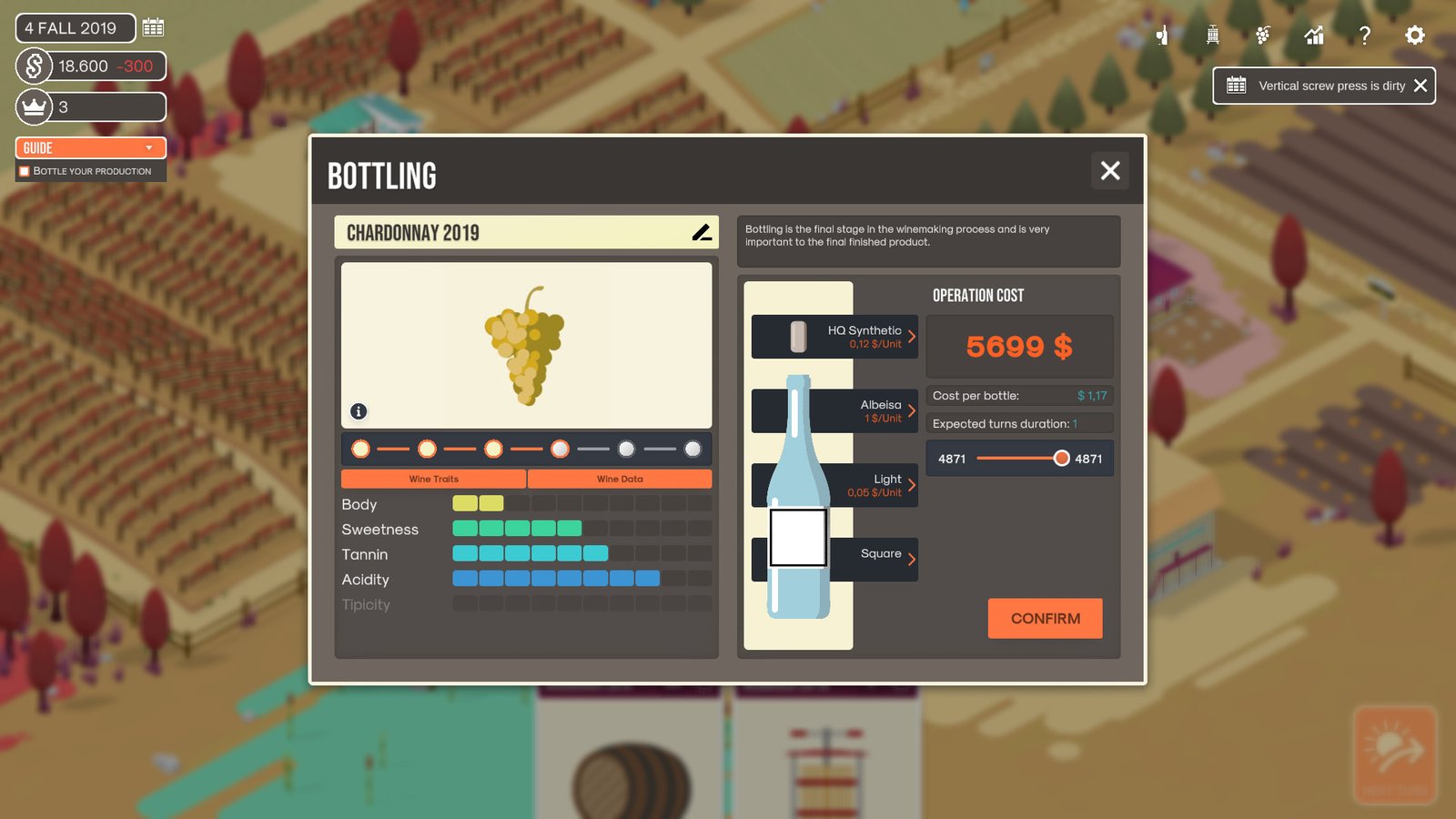The width and height of the screenshot is (1456, 819).
Task: Open the calendar icon next to the date
Action: click(152, 27)
